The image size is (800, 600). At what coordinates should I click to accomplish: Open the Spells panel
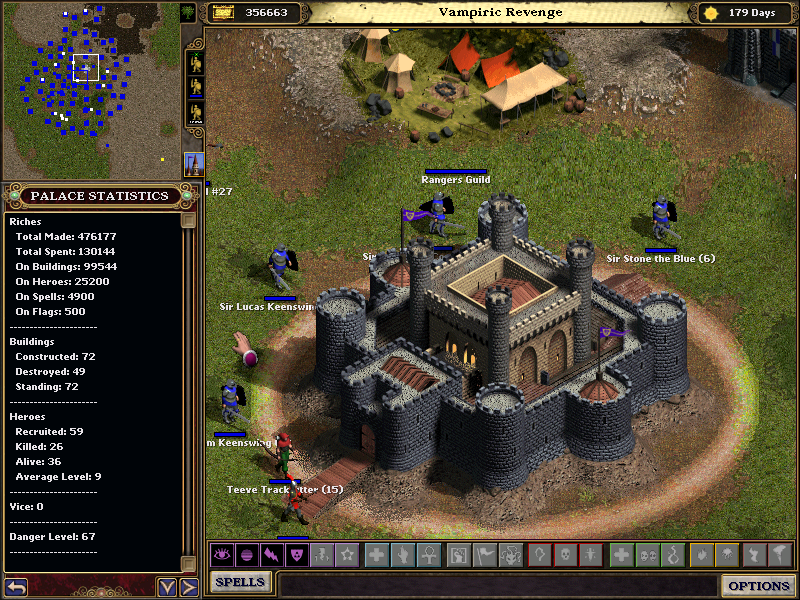point(240,582)
